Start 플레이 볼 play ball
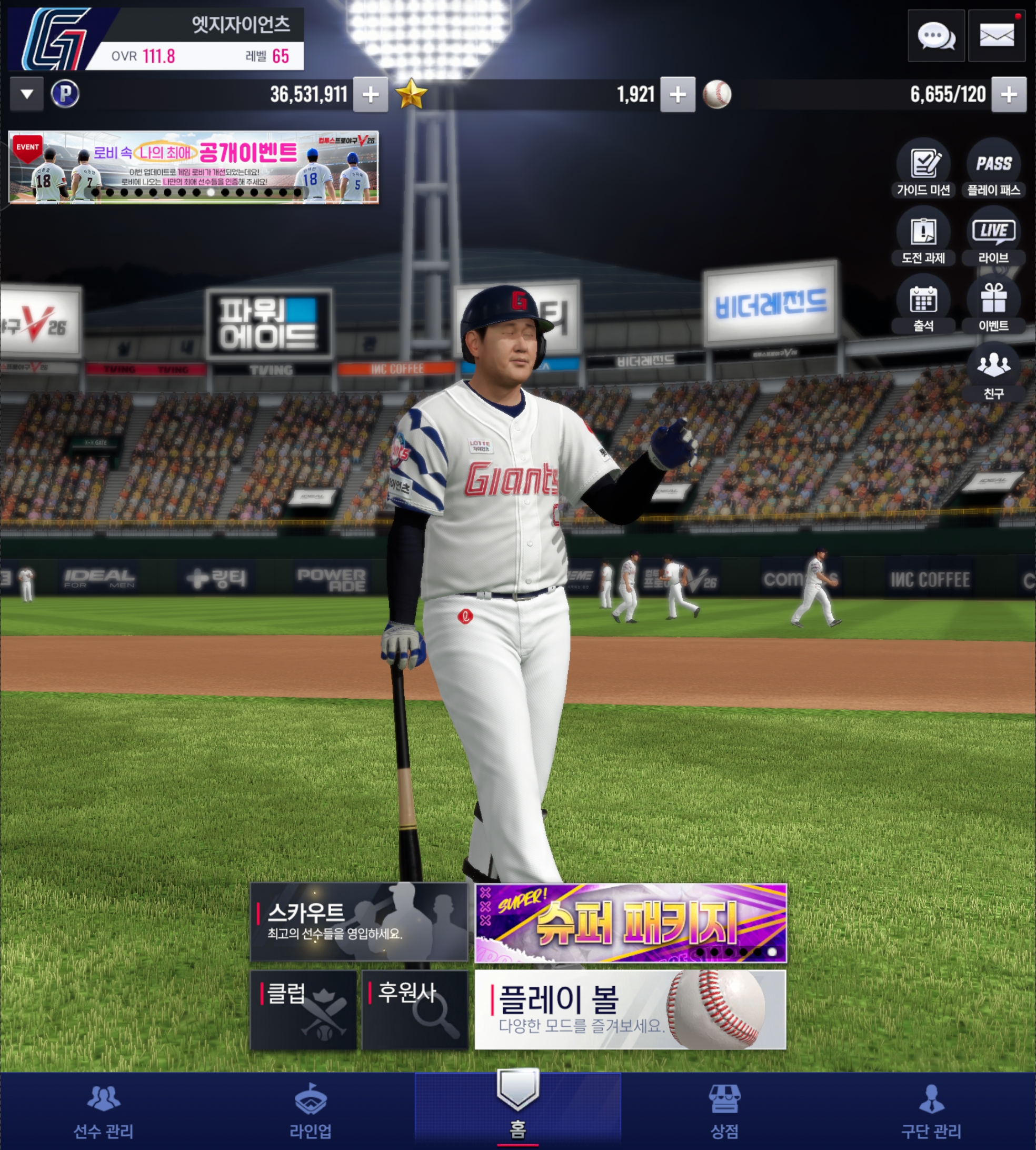 pyautogui.click(x=631, y=1009)
